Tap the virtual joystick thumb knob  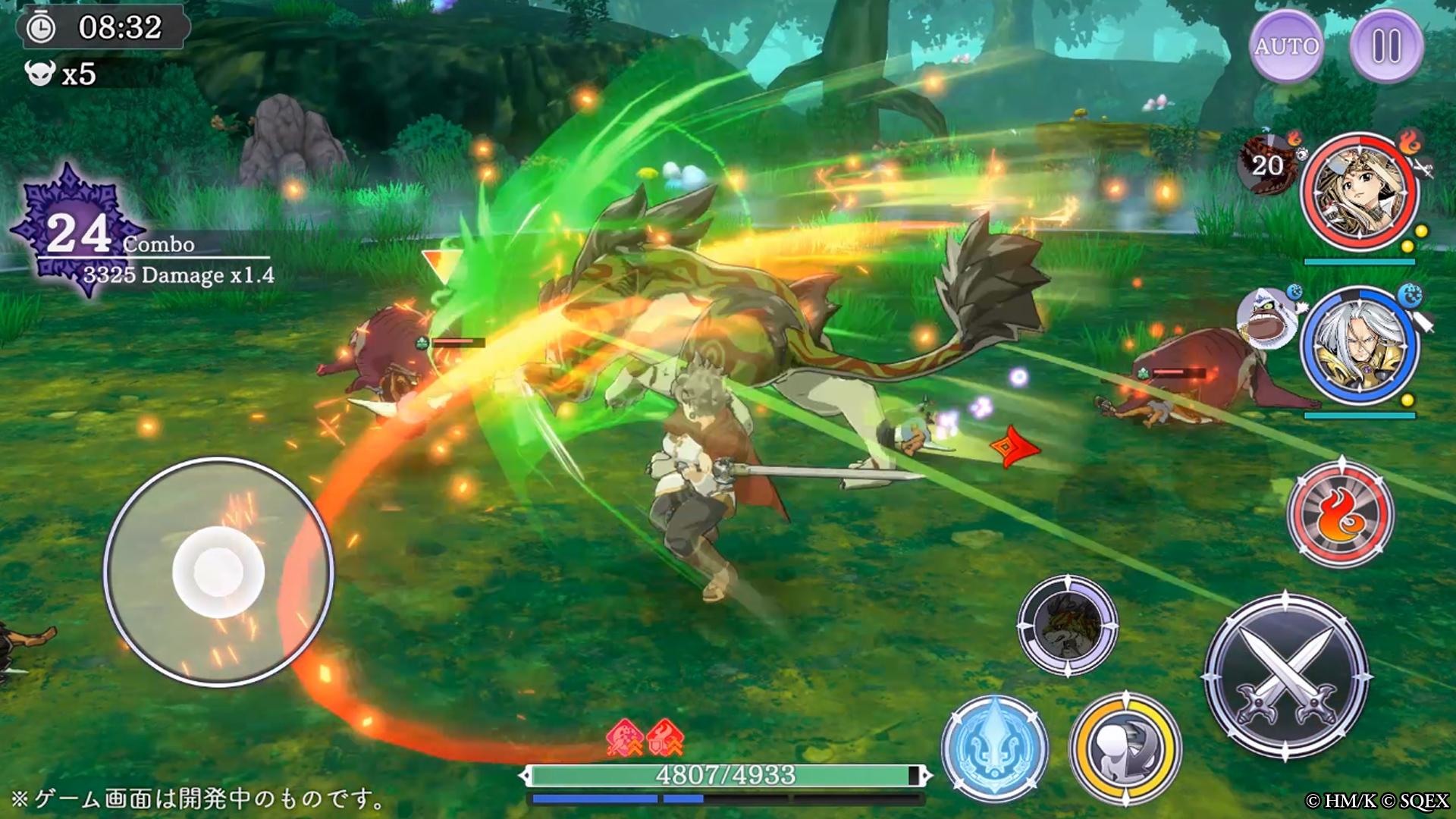[218, 573]
